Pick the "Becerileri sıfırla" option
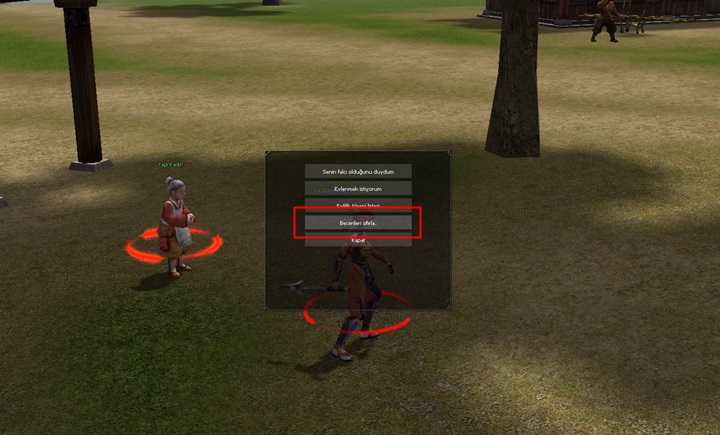 point(358,222)
